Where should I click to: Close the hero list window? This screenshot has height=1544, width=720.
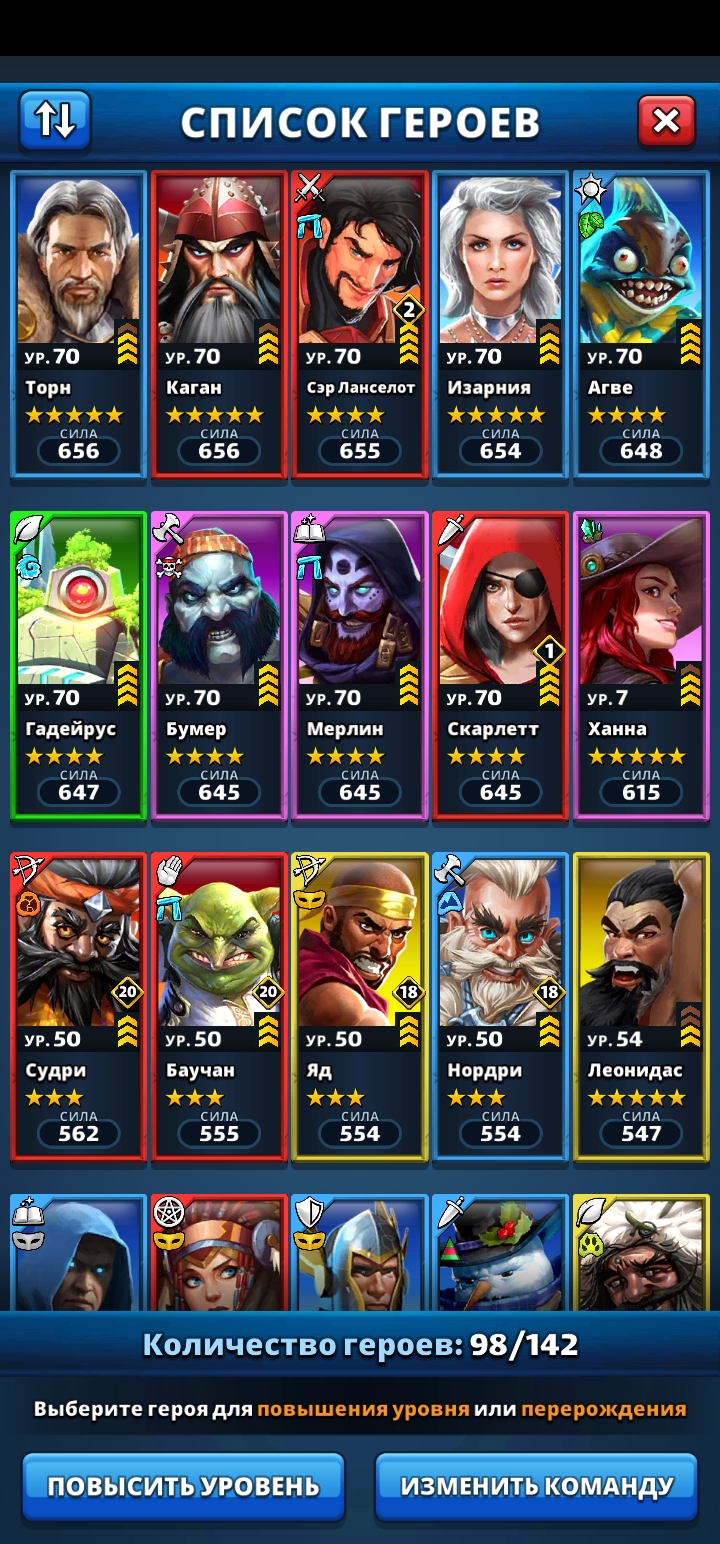pyautogui.click(x=665, y=122)
